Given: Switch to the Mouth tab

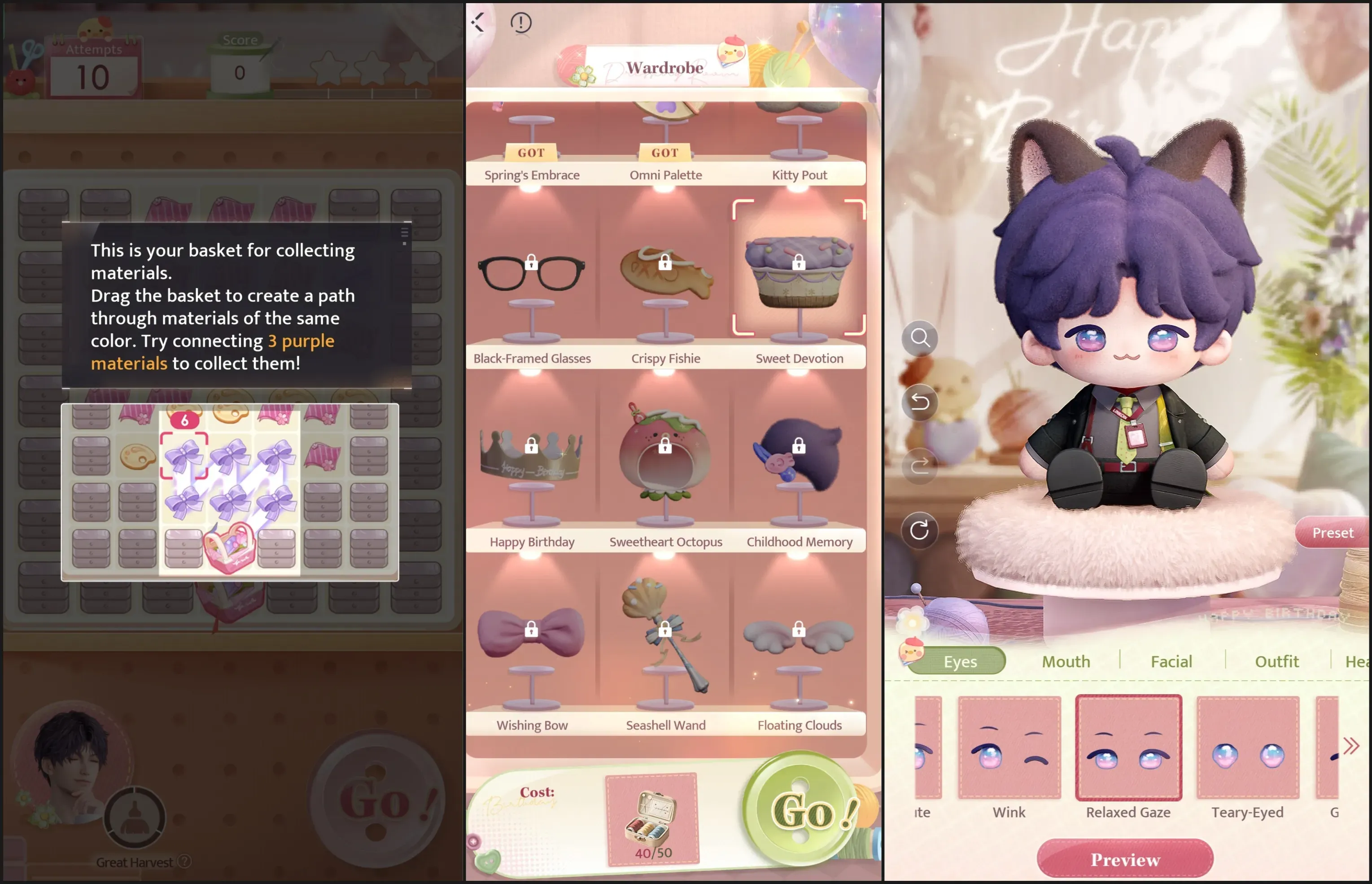Looking at the screenshot, I should (x=1066, y=662).
